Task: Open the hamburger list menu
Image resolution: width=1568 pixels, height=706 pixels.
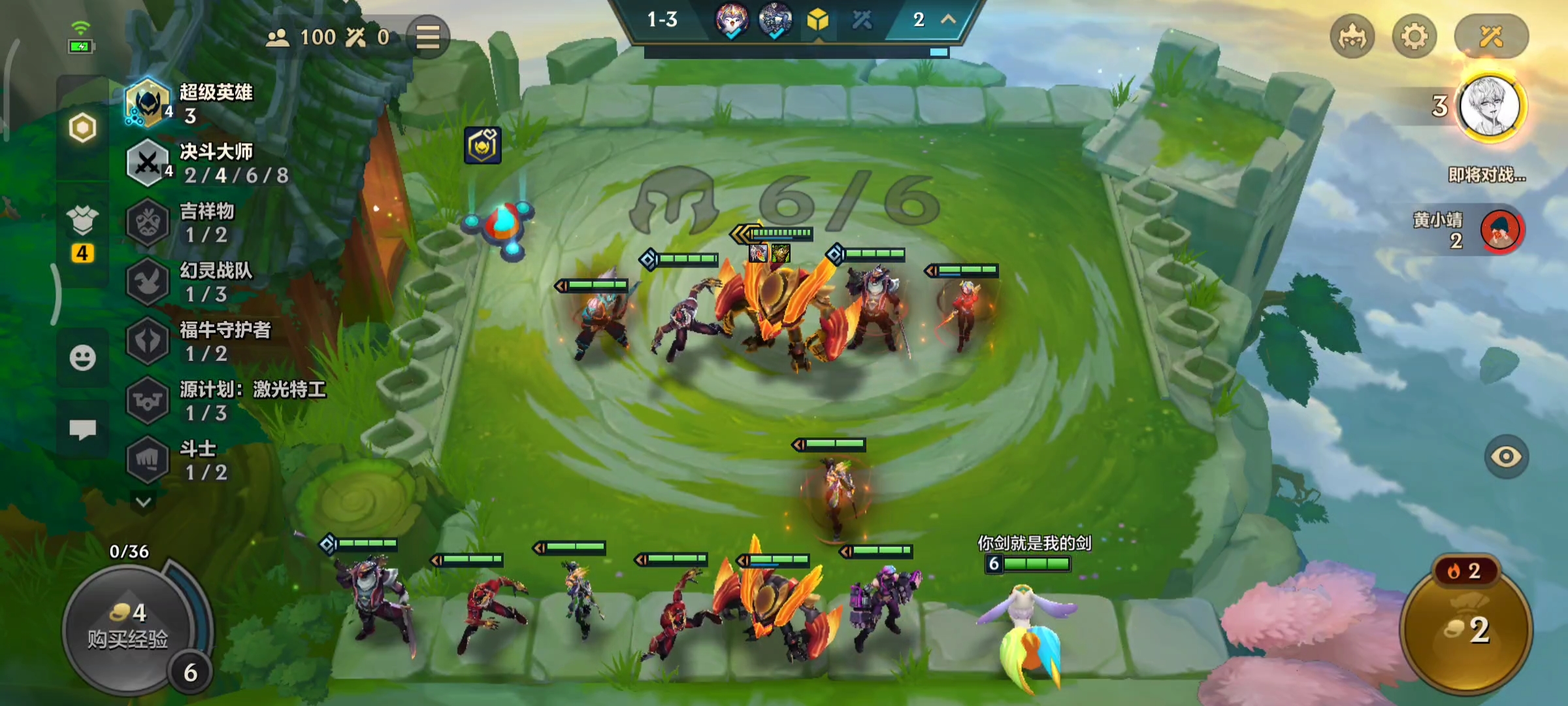Action: 428,37
